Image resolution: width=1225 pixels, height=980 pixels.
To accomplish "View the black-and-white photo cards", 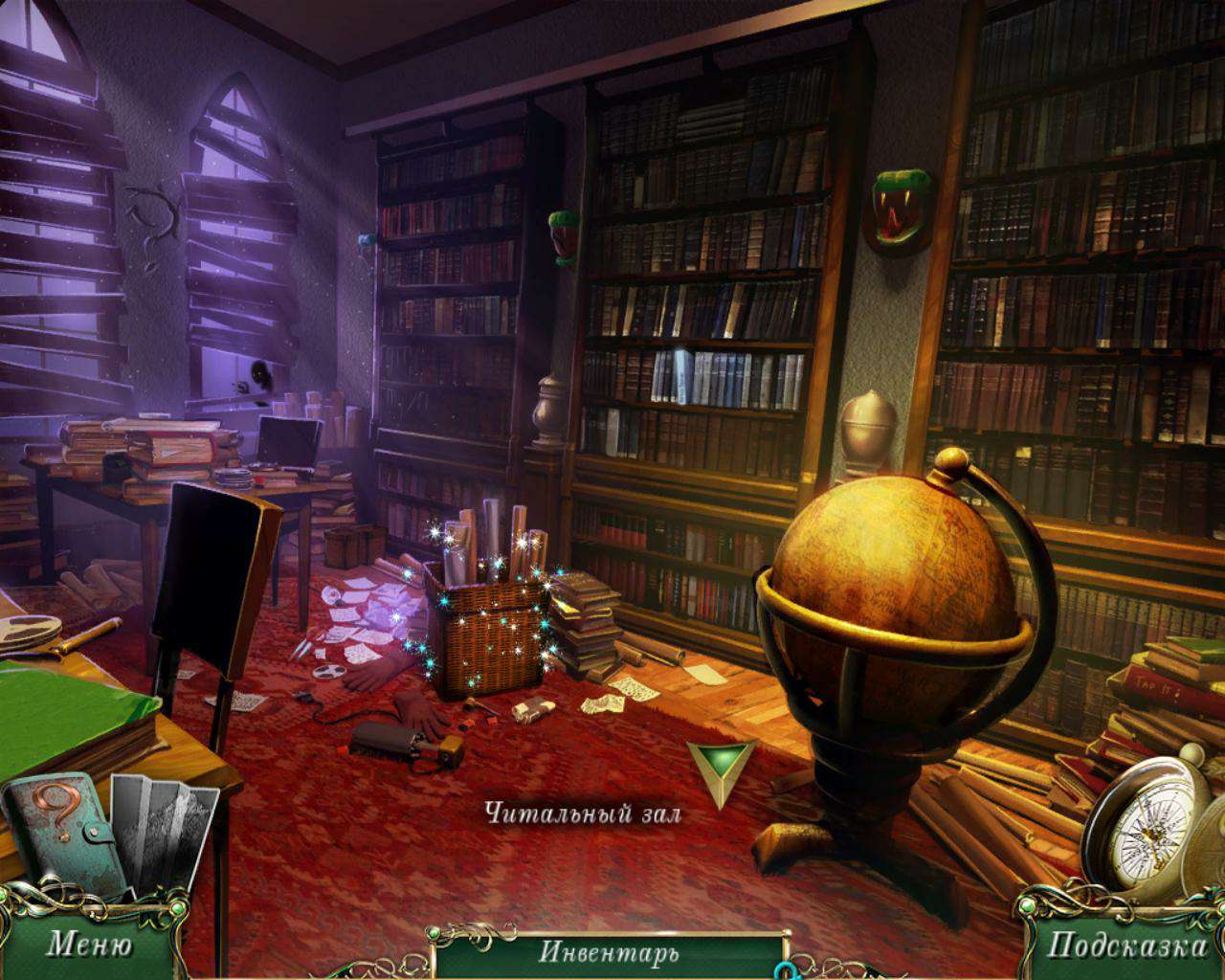I will click(161, 833).
